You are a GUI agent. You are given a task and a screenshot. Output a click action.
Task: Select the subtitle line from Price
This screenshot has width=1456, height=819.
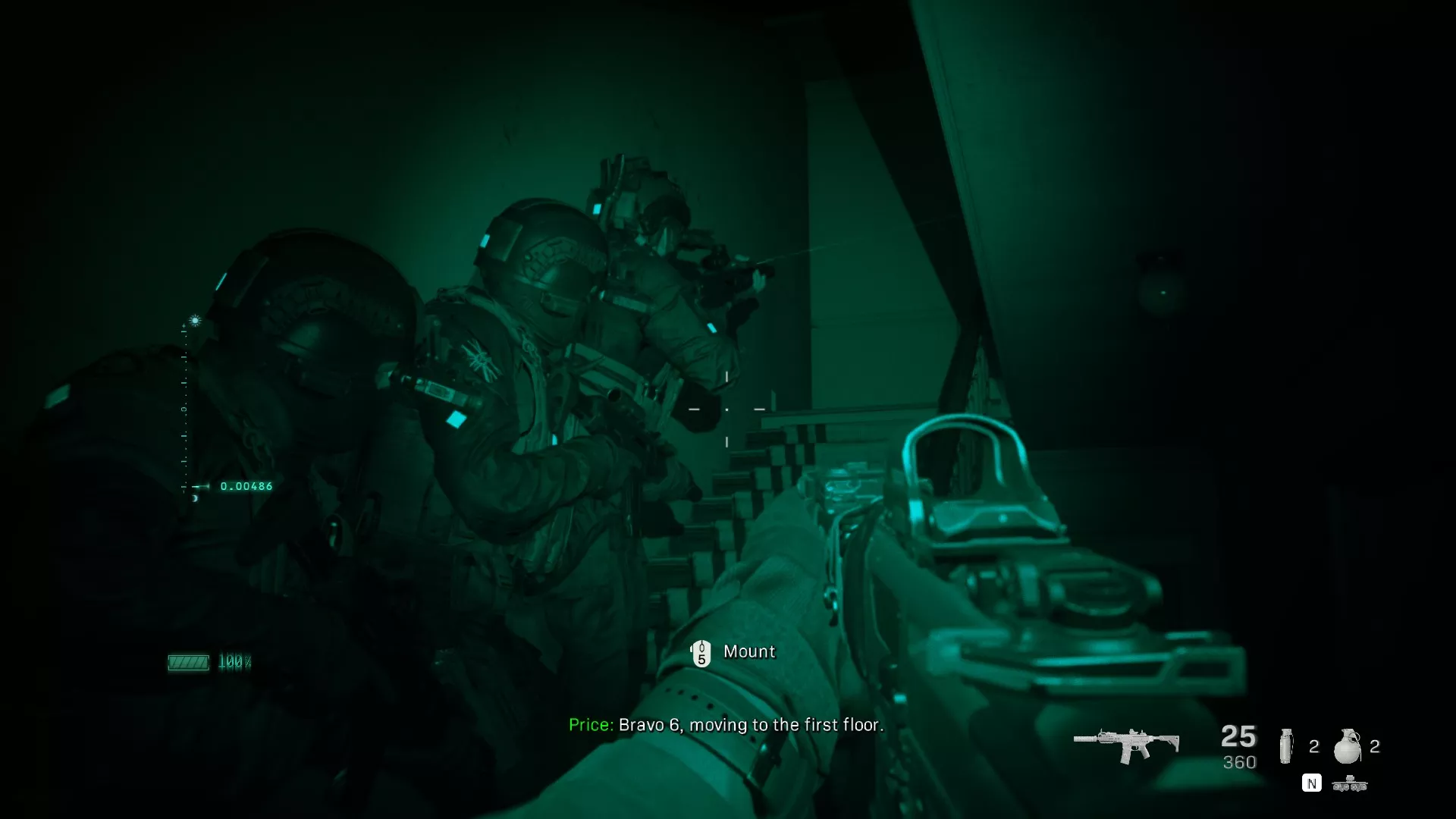(x=726, y=725)
